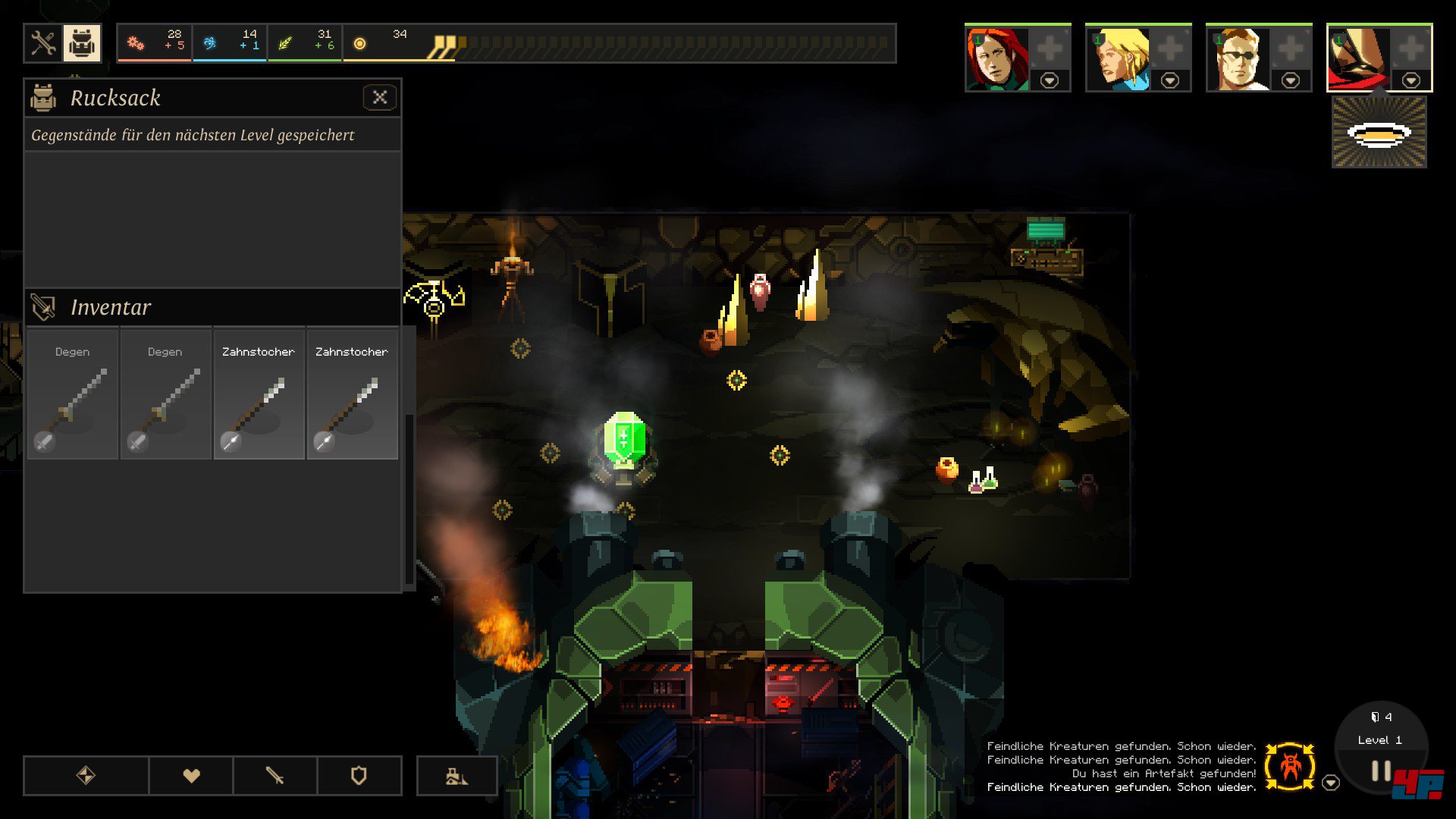The height and width of the screenshot is (819, 1456).
Task: Select the red-haired hero portrait
Action: [x=996, y=59]
